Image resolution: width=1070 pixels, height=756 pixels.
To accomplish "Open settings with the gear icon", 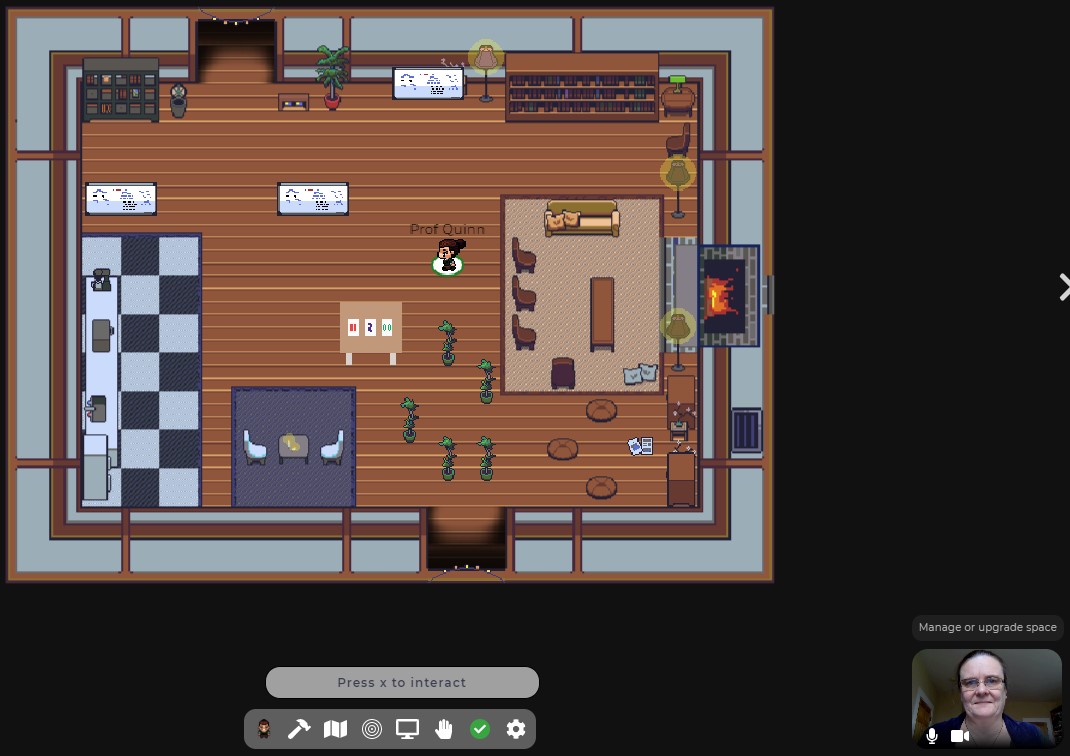I will (516, 729).
